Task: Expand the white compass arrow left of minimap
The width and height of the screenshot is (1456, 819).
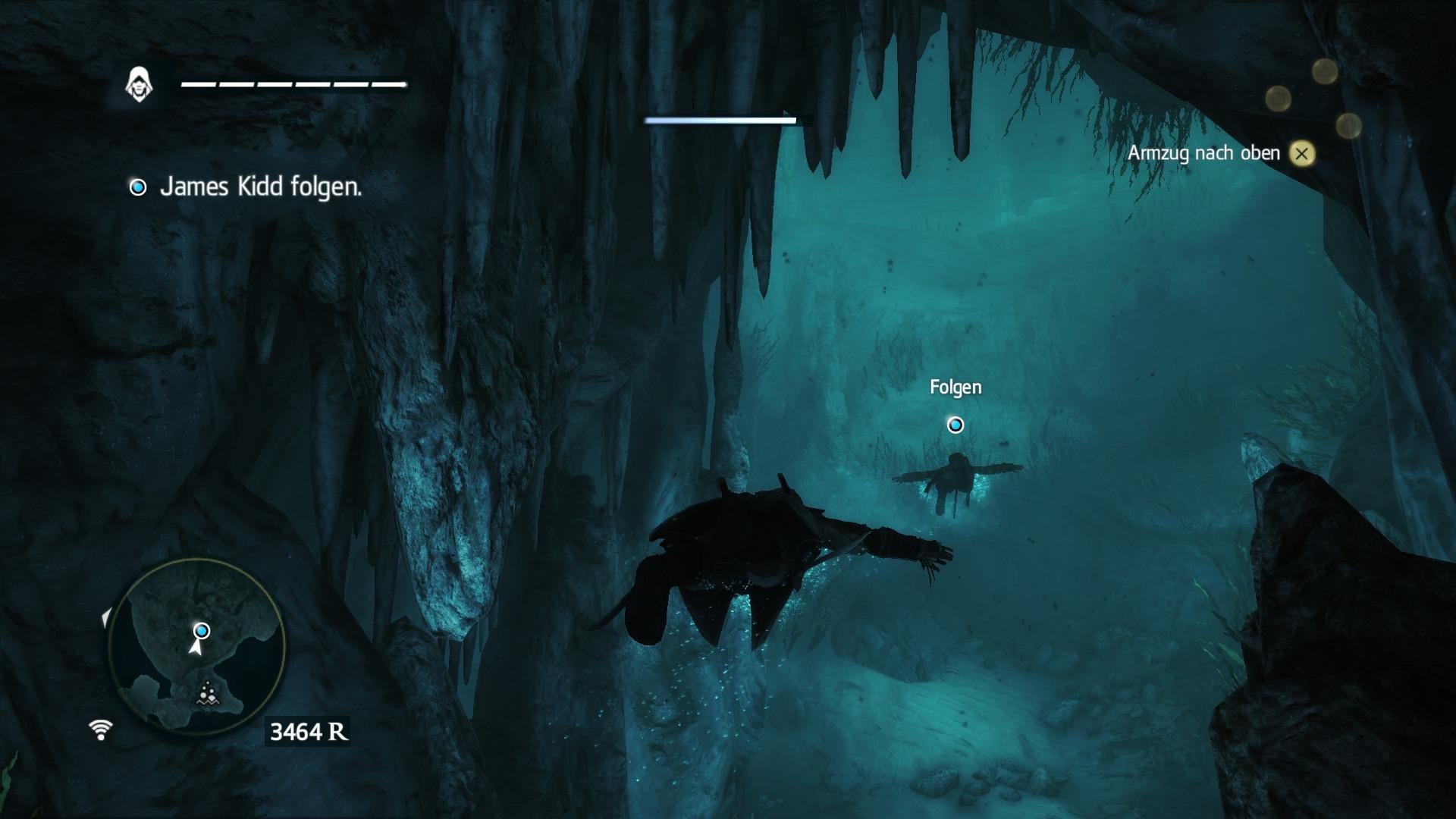Action: coord(106,617)
